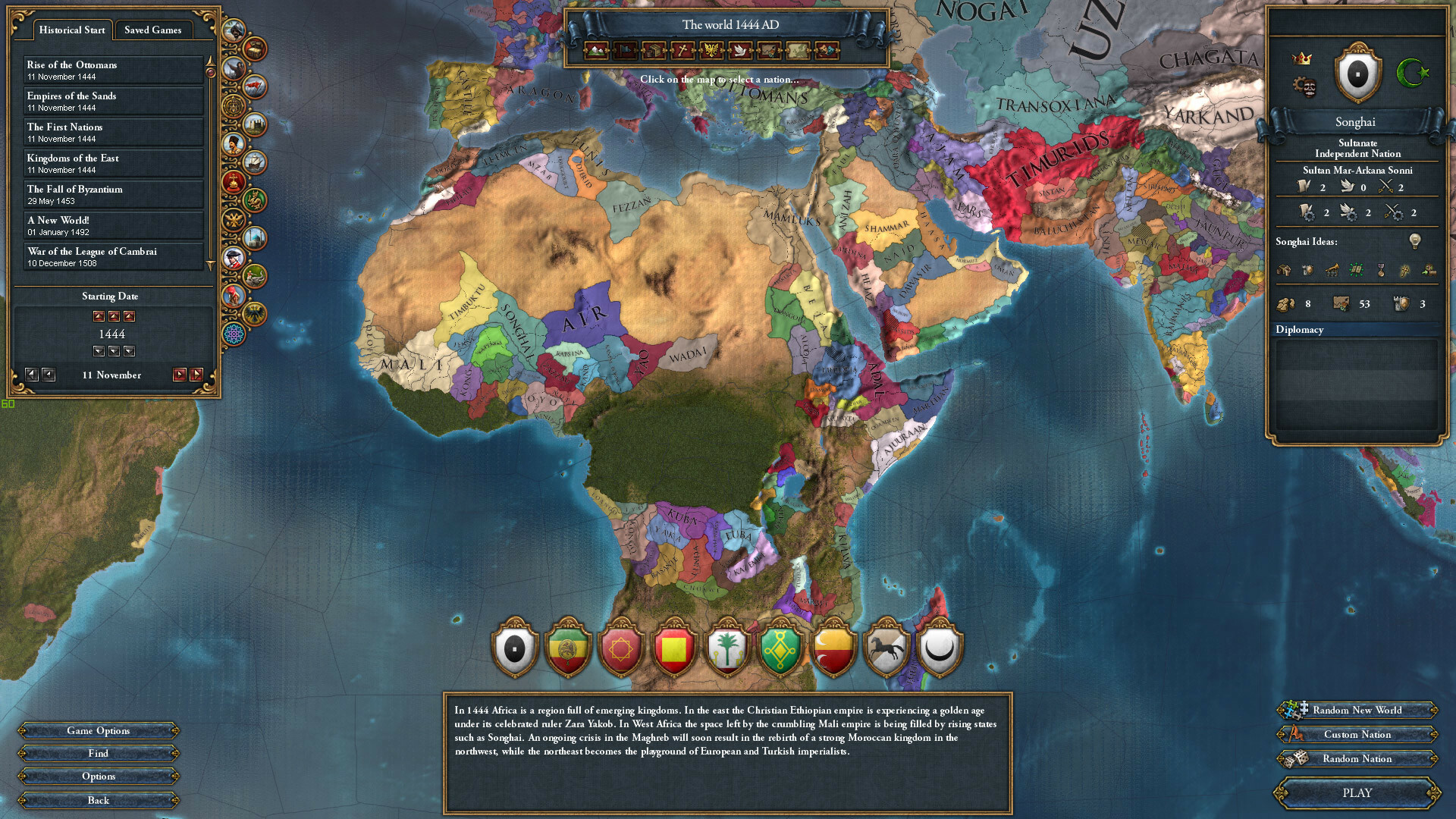
Task: Click the Ethiopia shield below the map
Action: pyautogui.click(x=567, y=648)
